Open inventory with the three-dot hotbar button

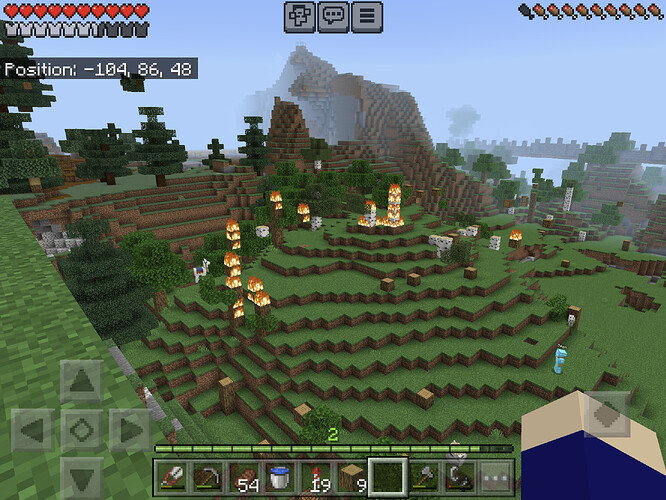(495, 478)
